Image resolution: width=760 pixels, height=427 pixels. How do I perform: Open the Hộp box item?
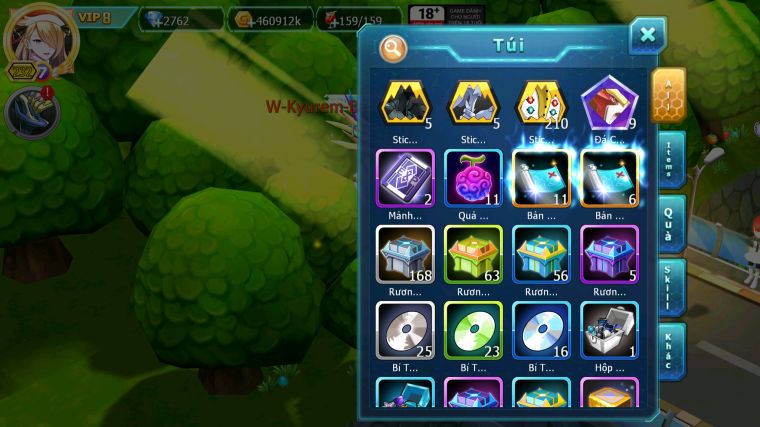tap(609, 331)
